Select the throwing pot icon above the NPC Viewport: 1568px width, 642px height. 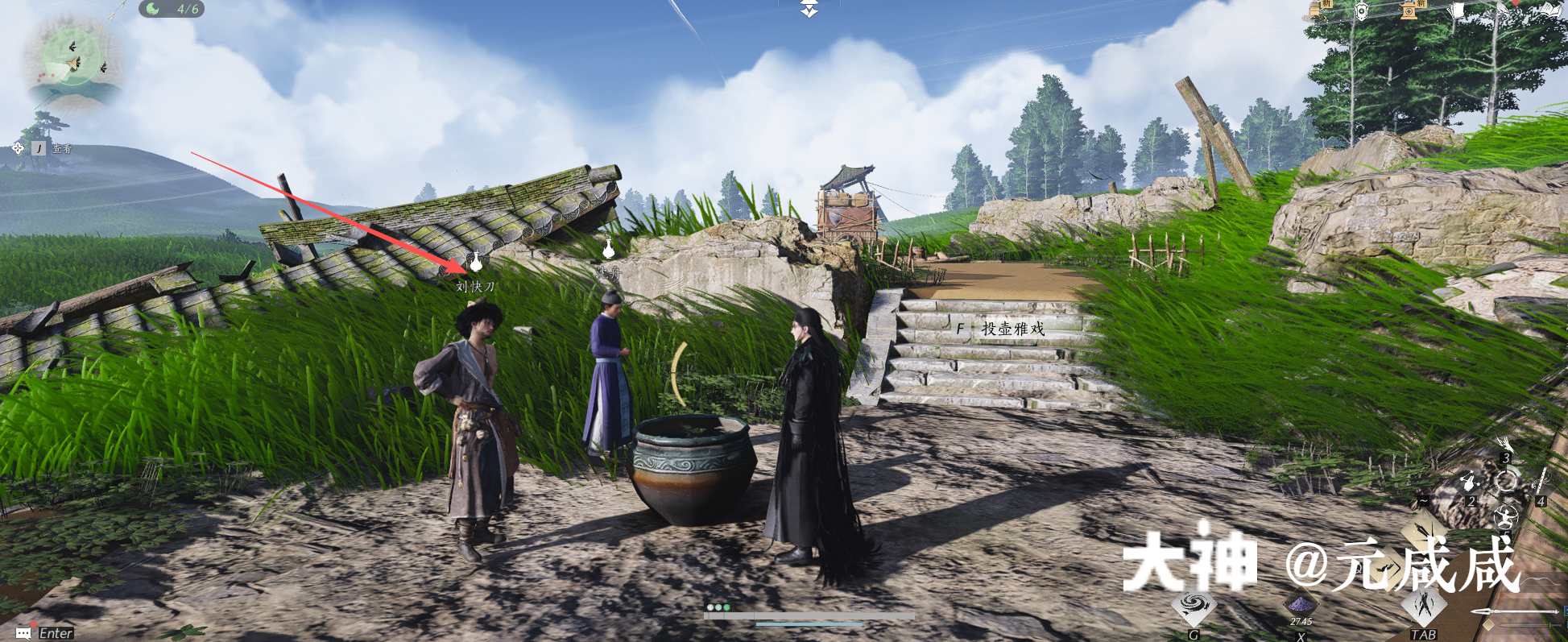[x=477, y=262]
